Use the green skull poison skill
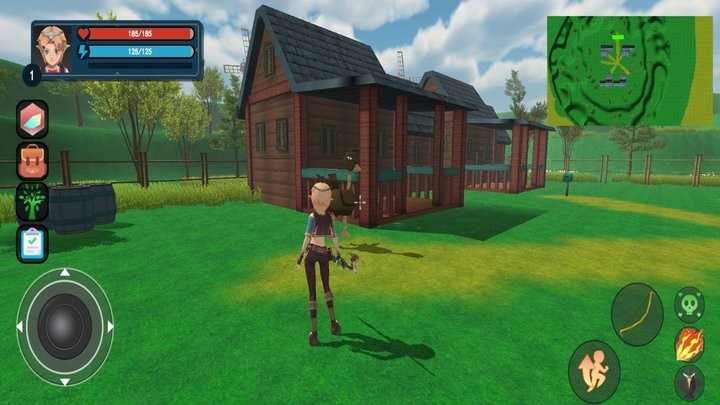The width and height of the screenshot is (720, 405). [x=689, y=302]
